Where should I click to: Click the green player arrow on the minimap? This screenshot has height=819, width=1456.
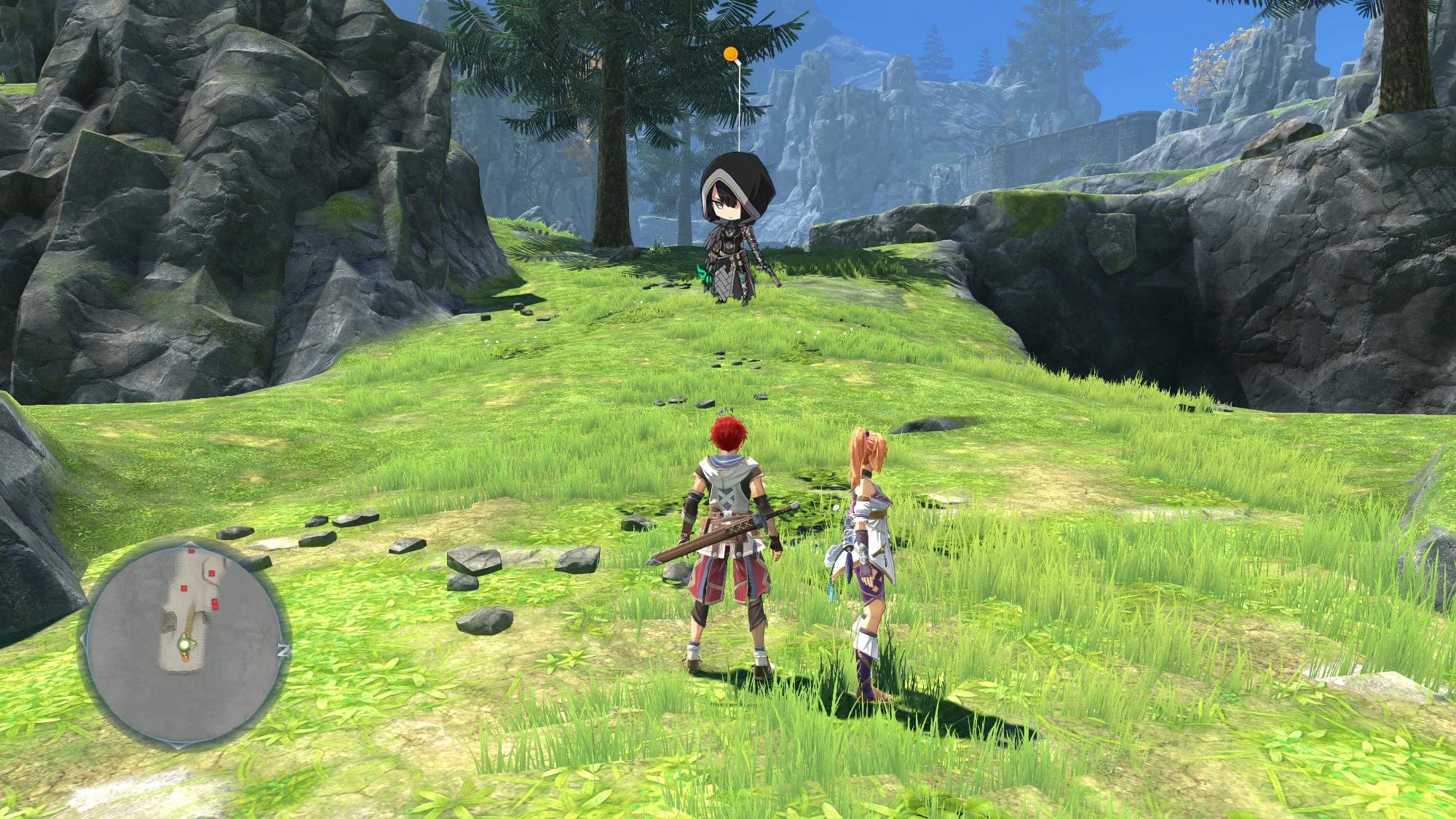186,644
